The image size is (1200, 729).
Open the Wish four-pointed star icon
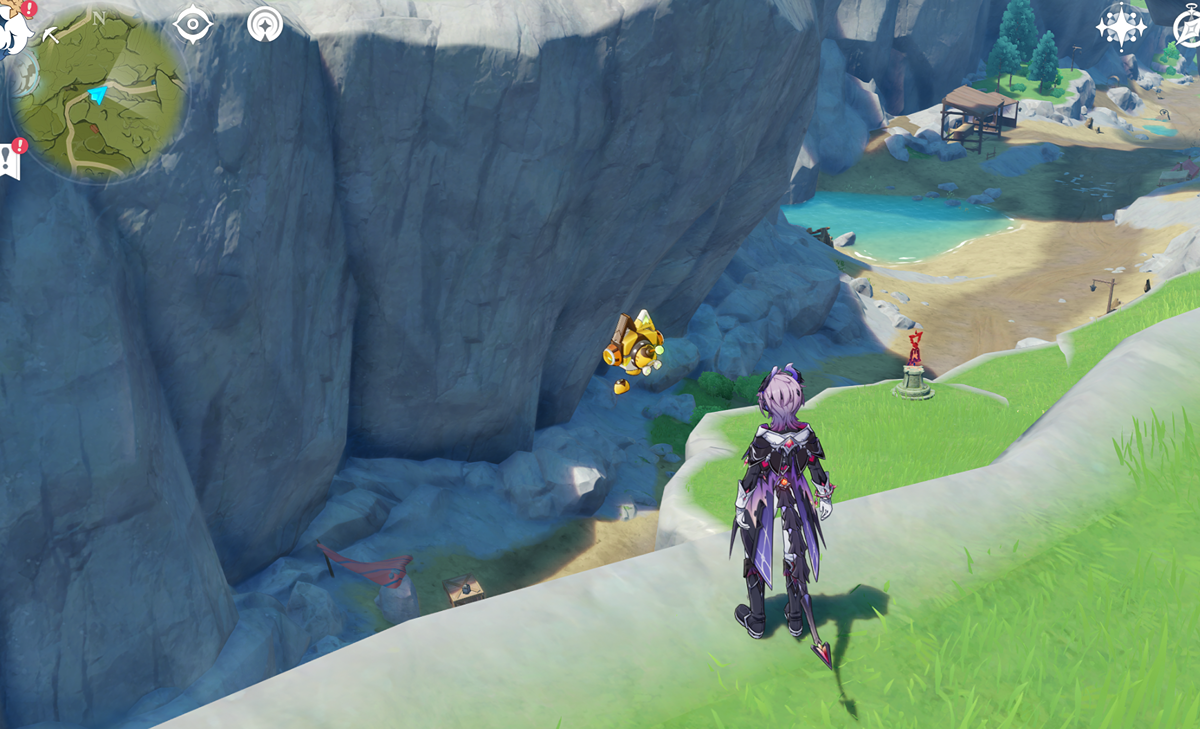(x=1122, y=26)
